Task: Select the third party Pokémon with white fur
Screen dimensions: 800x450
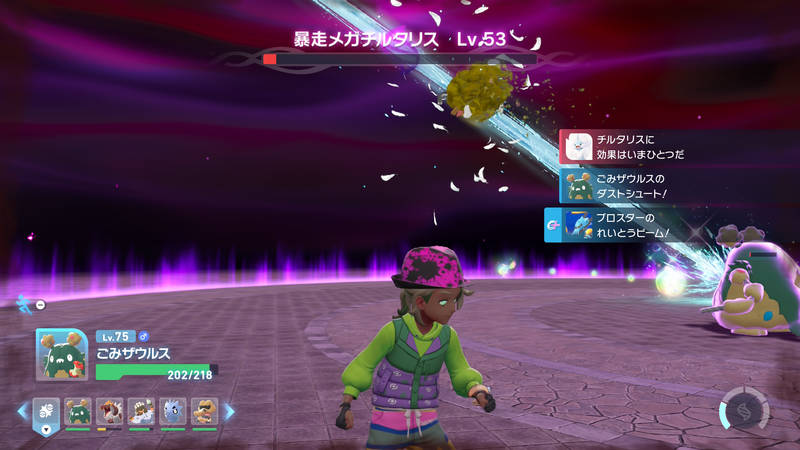Action: pos(141,411)
